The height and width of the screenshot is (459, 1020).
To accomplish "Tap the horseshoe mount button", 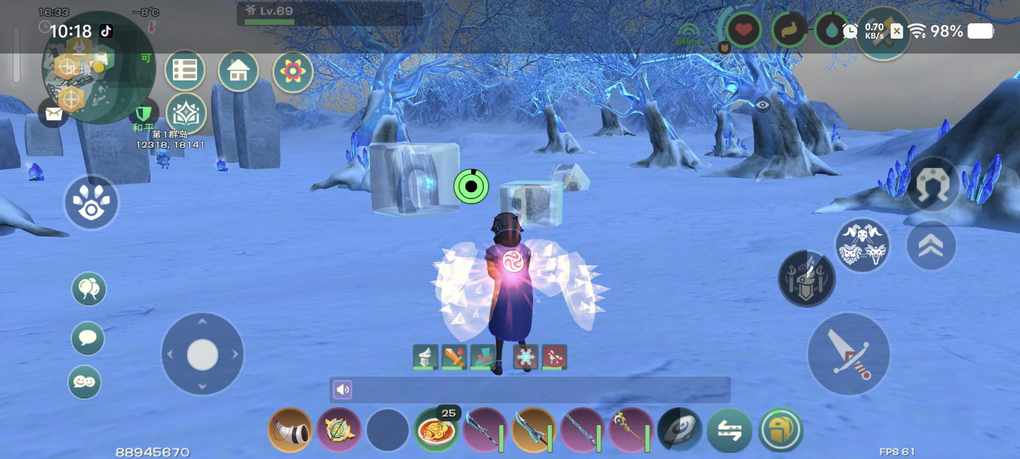I will (x=932, y=184).
